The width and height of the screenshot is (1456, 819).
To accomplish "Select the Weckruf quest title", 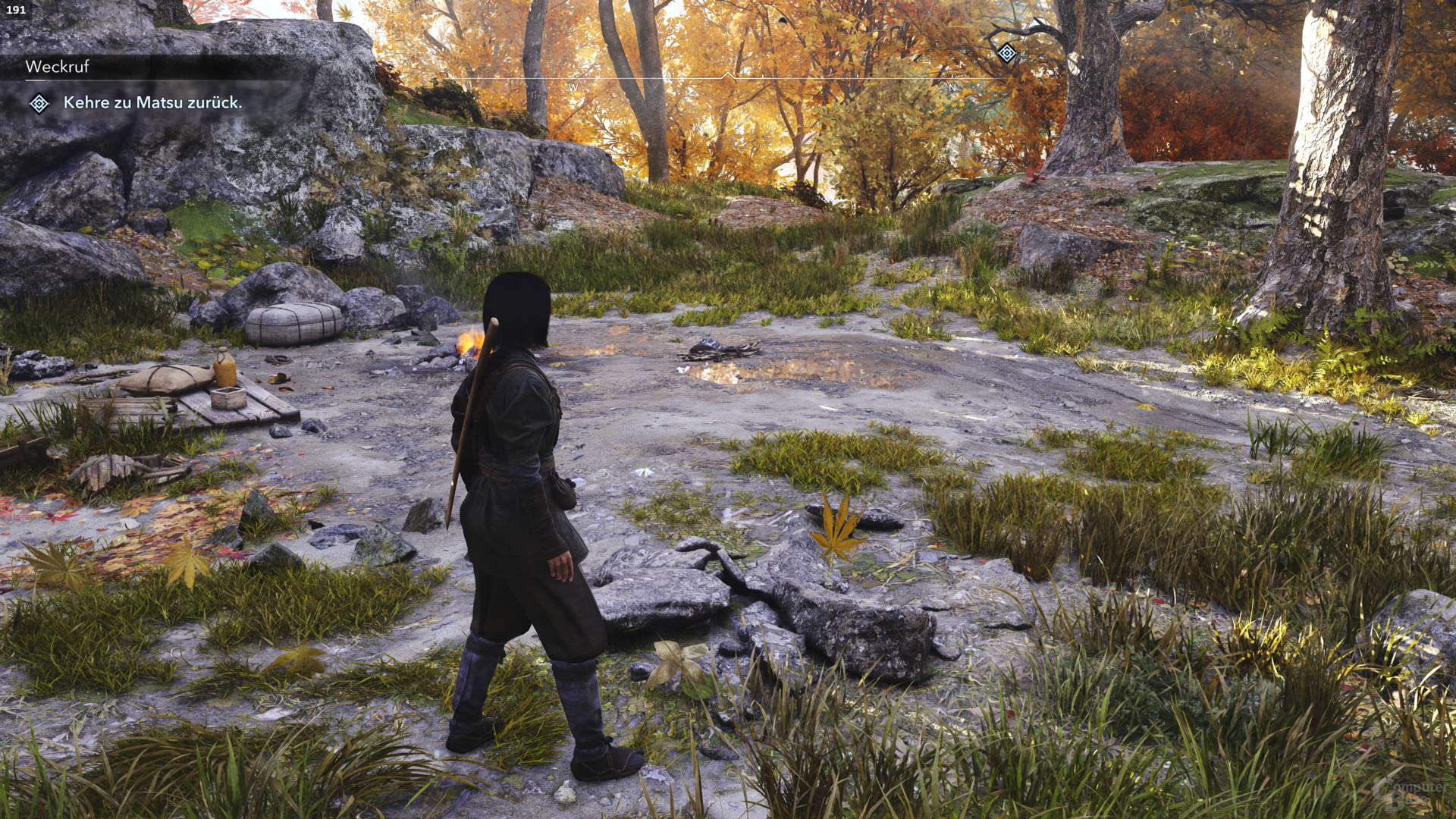I will point(58,67).
